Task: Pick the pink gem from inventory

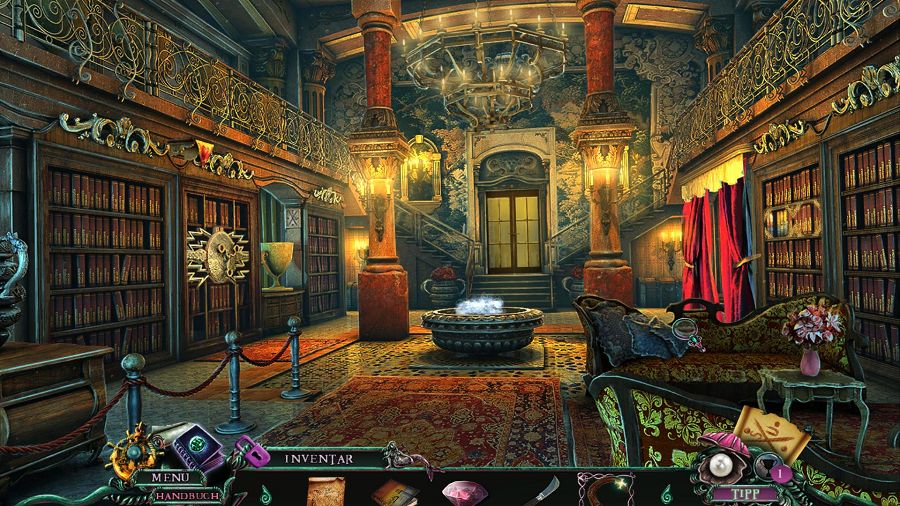Action: coord(463,491)
